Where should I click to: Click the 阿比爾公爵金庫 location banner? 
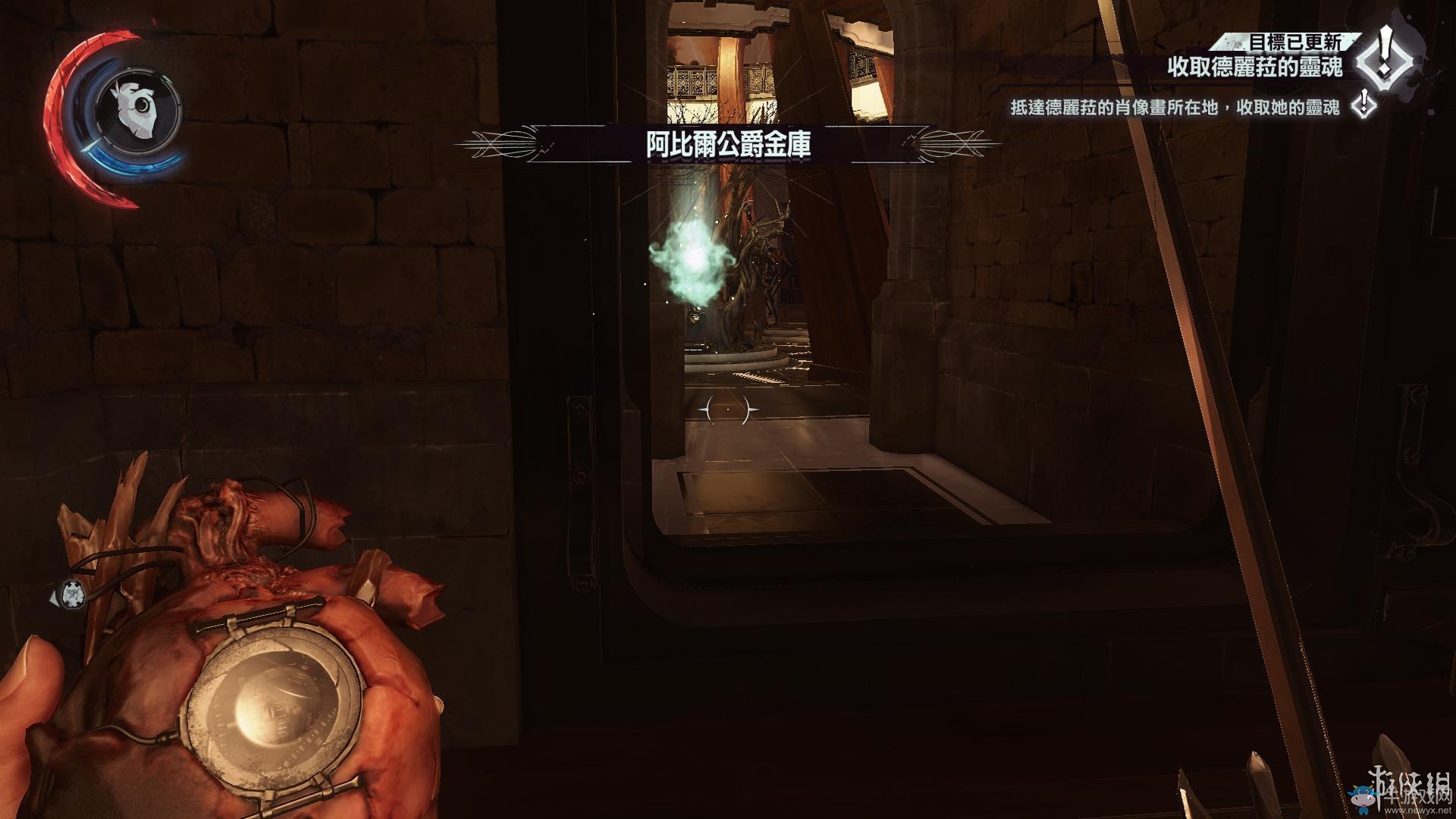(x=728, y=145)
